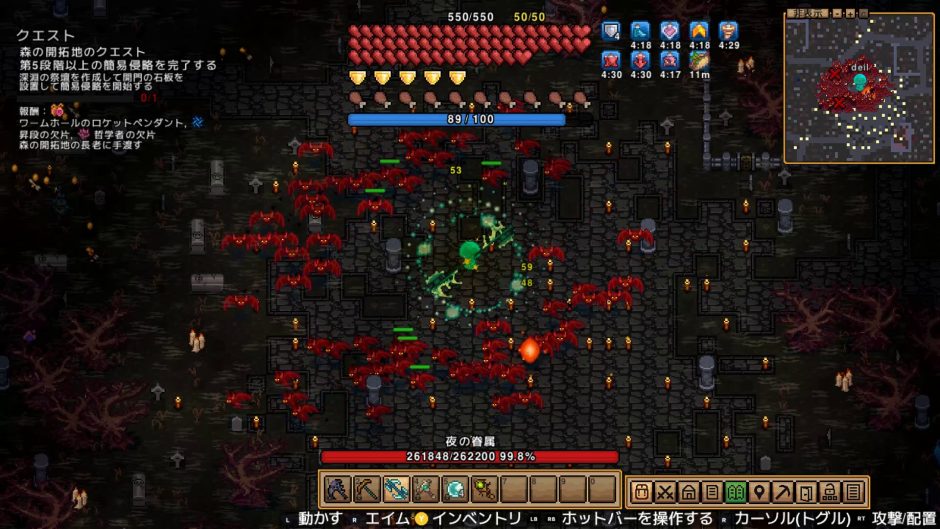Open the house icon menu
Viewport: 940px width, 529px height.
(688, 491)
